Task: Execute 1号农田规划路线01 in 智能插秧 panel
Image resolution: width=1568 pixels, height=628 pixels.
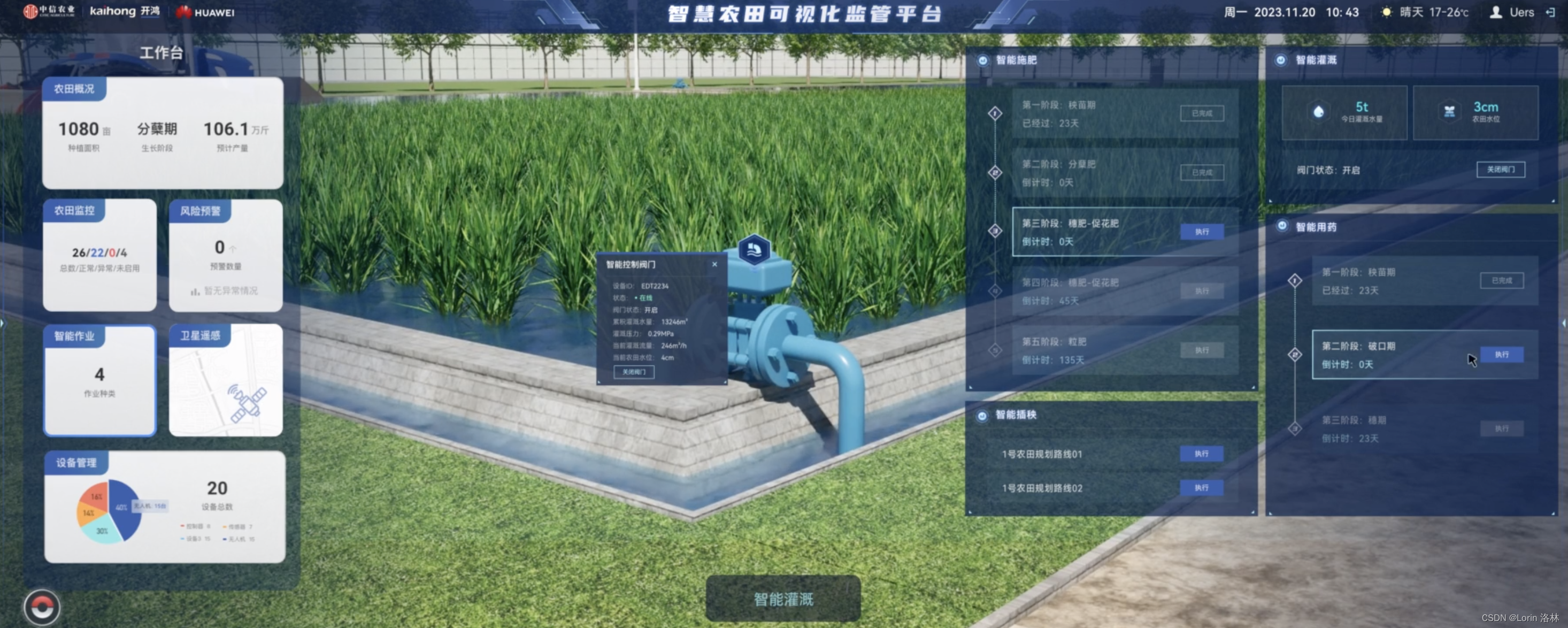Action: [1202, 454]
